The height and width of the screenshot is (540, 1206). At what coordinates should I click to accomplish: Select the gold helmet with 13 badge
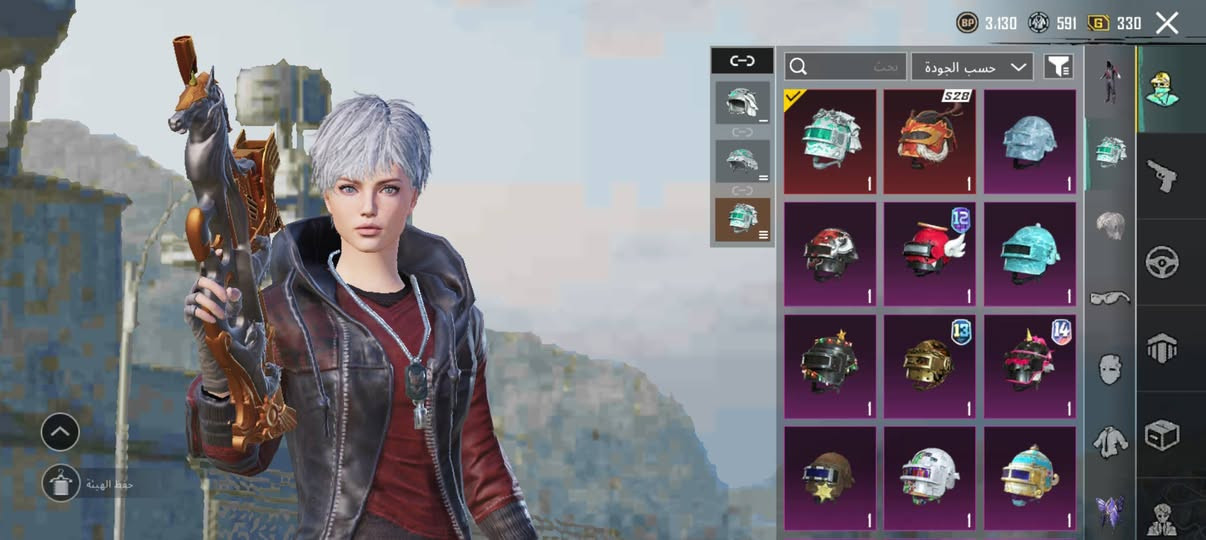(930, 366)
